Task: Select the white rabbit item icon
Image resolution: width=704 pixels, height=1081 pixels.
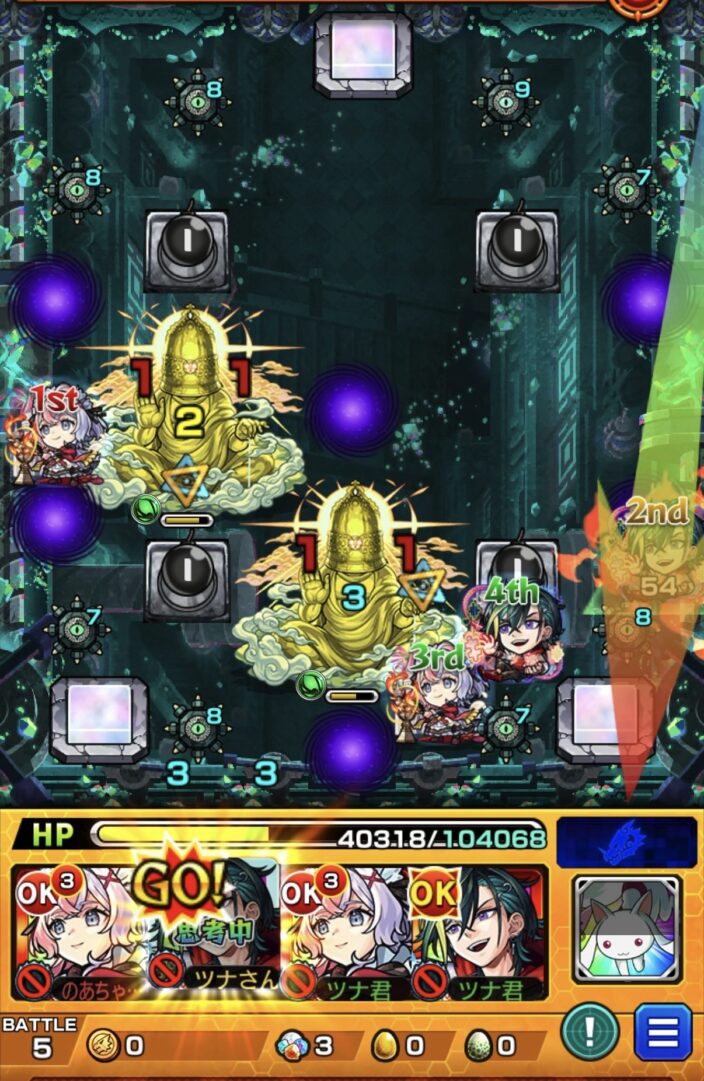Action: [627, 927]
